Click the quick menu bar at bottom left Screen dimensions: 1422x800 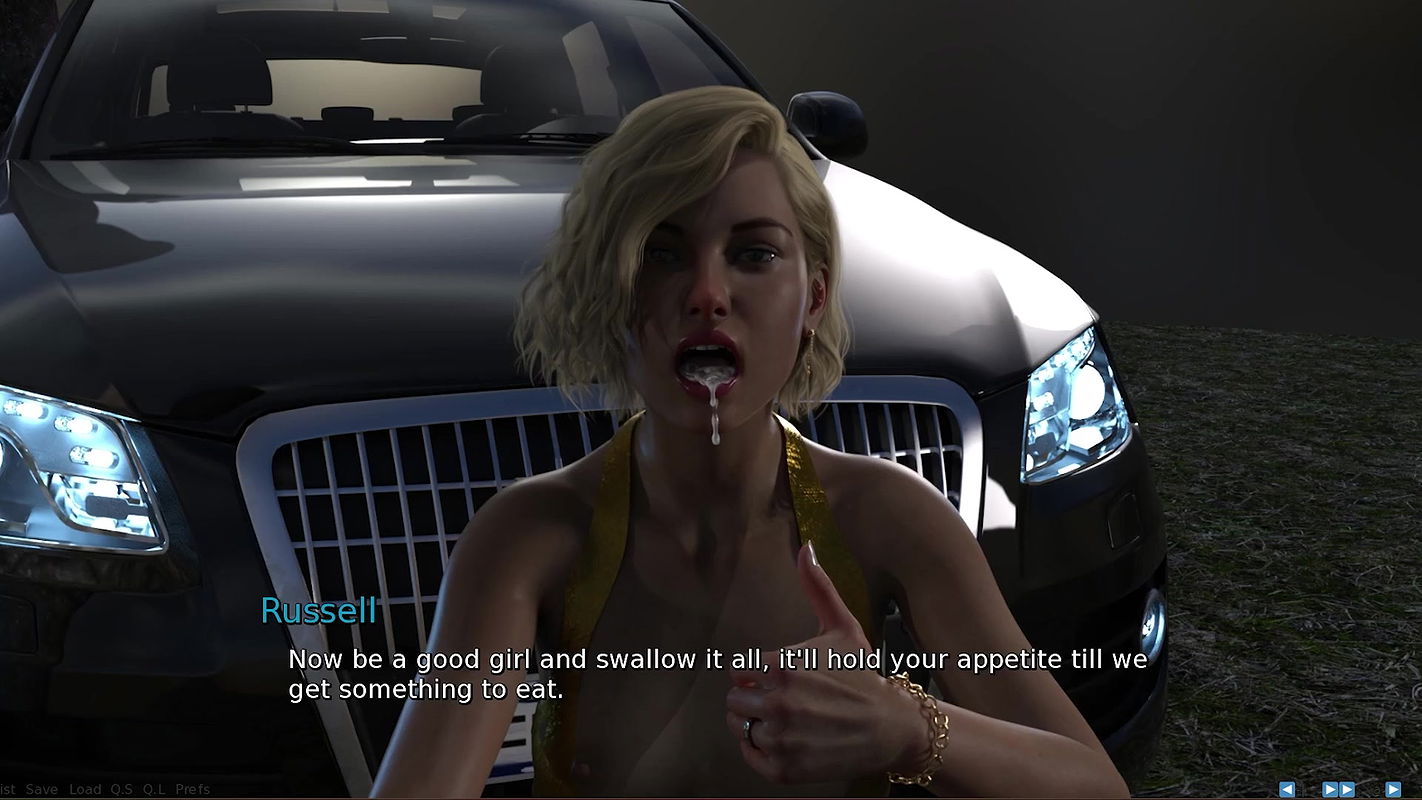pyautogui.click(x=100, y=789)
